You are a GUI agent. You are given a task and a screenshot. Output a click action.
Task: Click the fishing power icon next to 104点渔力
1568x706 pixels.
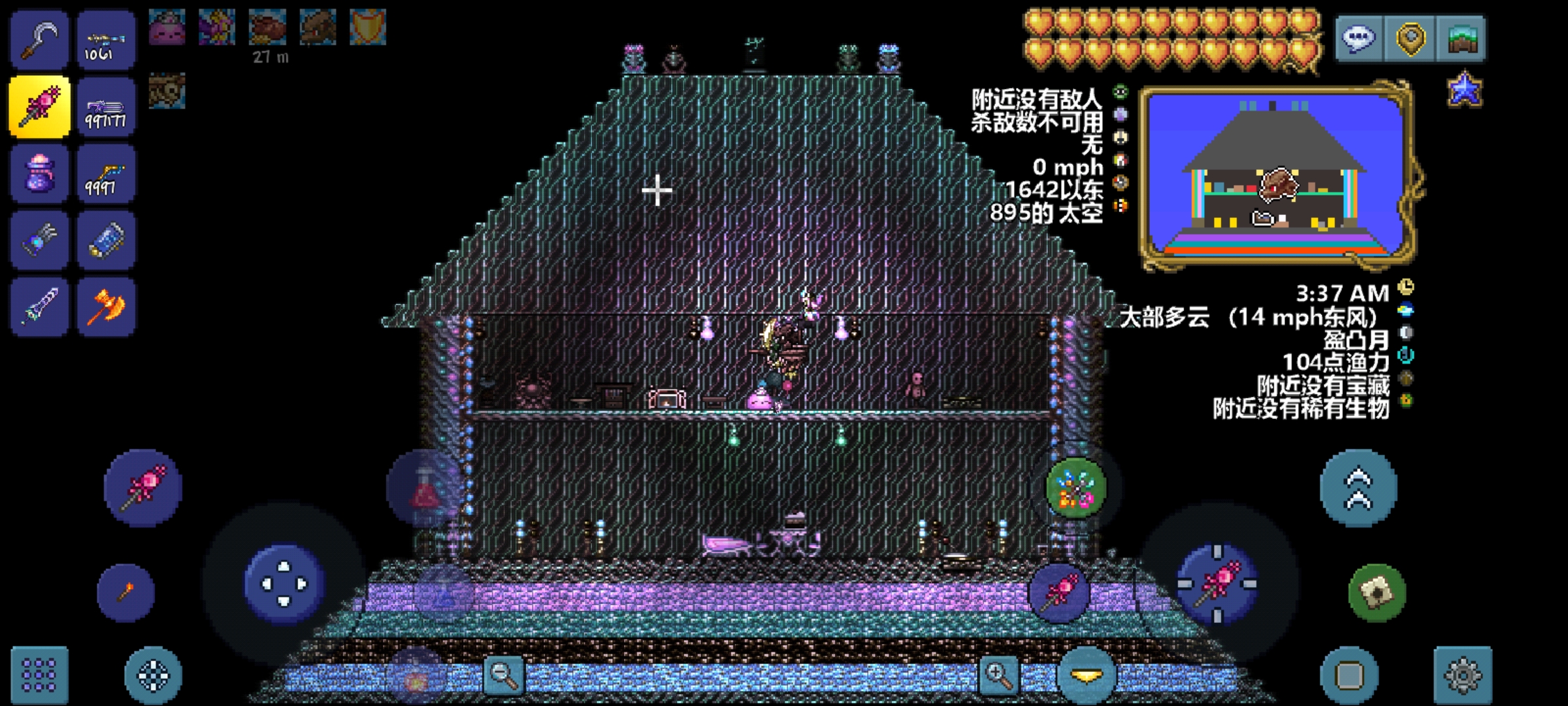[x=1406, y=356]
